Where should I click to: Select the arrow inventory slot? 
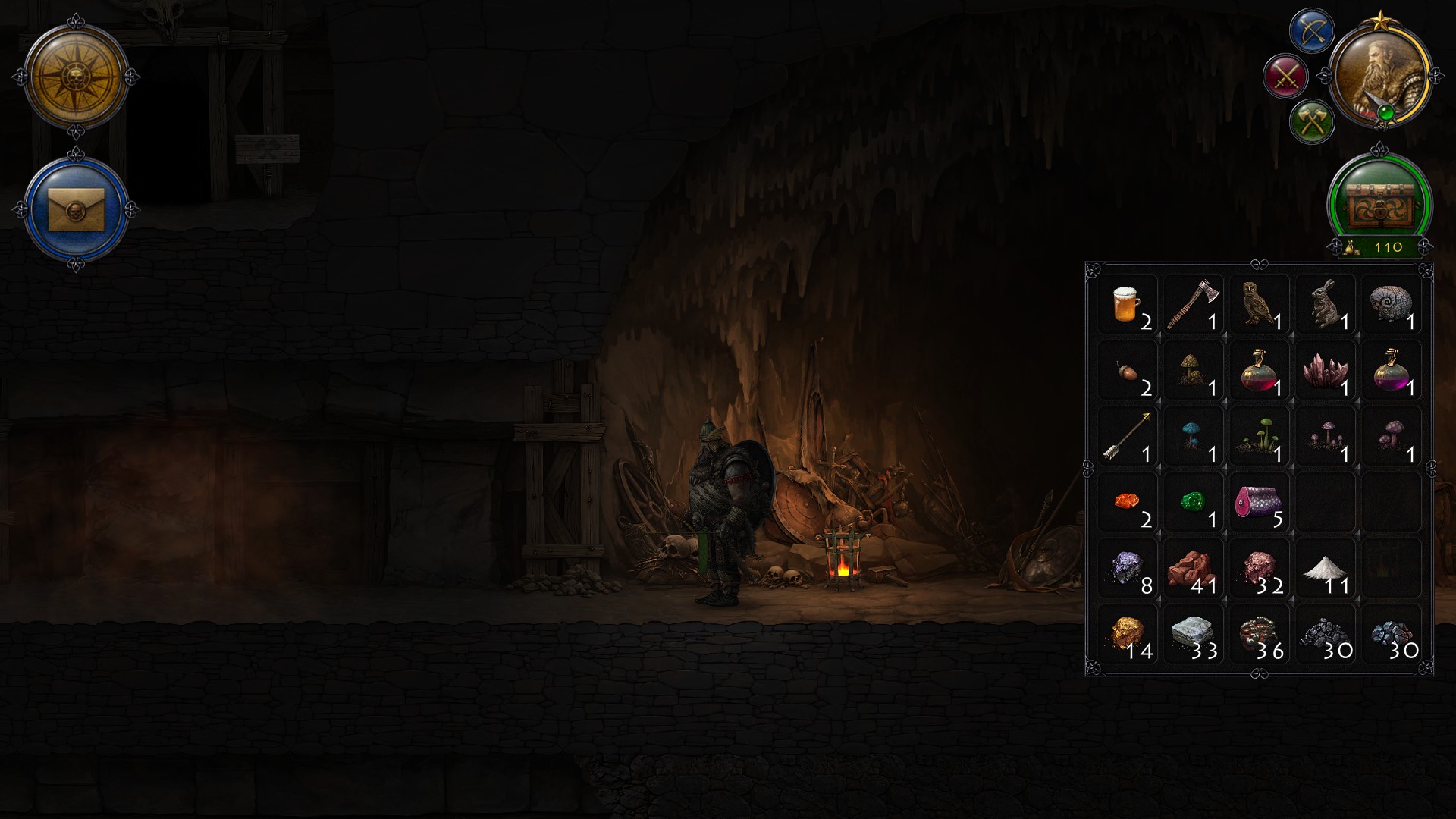click(1128, 438)
